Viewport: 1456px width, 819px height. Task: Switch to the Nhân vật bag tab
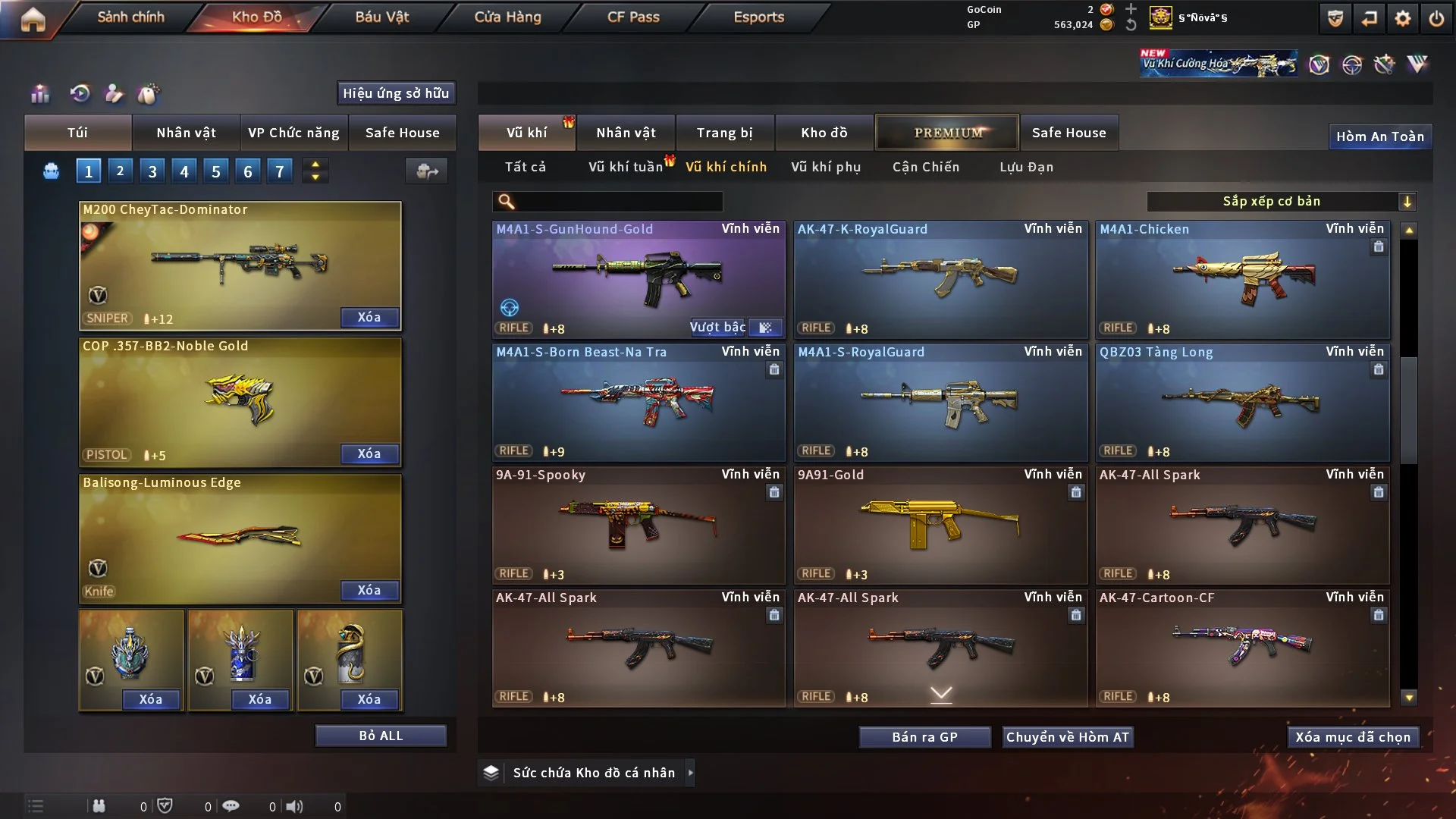[x=186, y=133]
